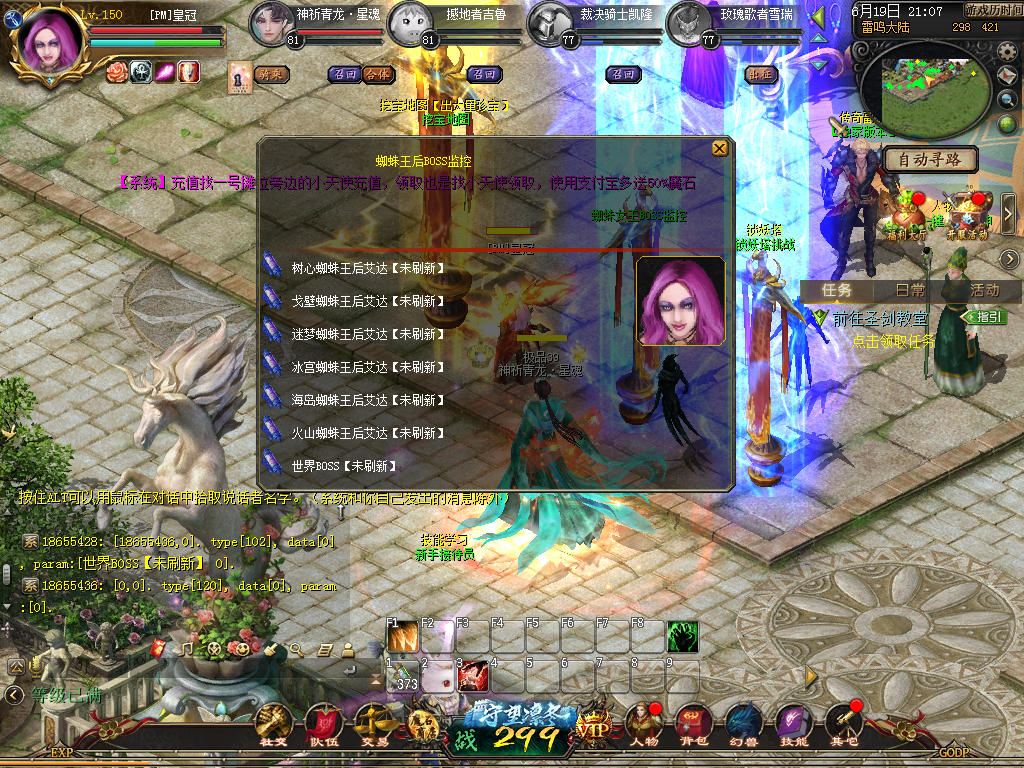The image size is (1024, 768).
Task: Open the 开服活动 treasure chest event icon
Action: tap(967, 212)
